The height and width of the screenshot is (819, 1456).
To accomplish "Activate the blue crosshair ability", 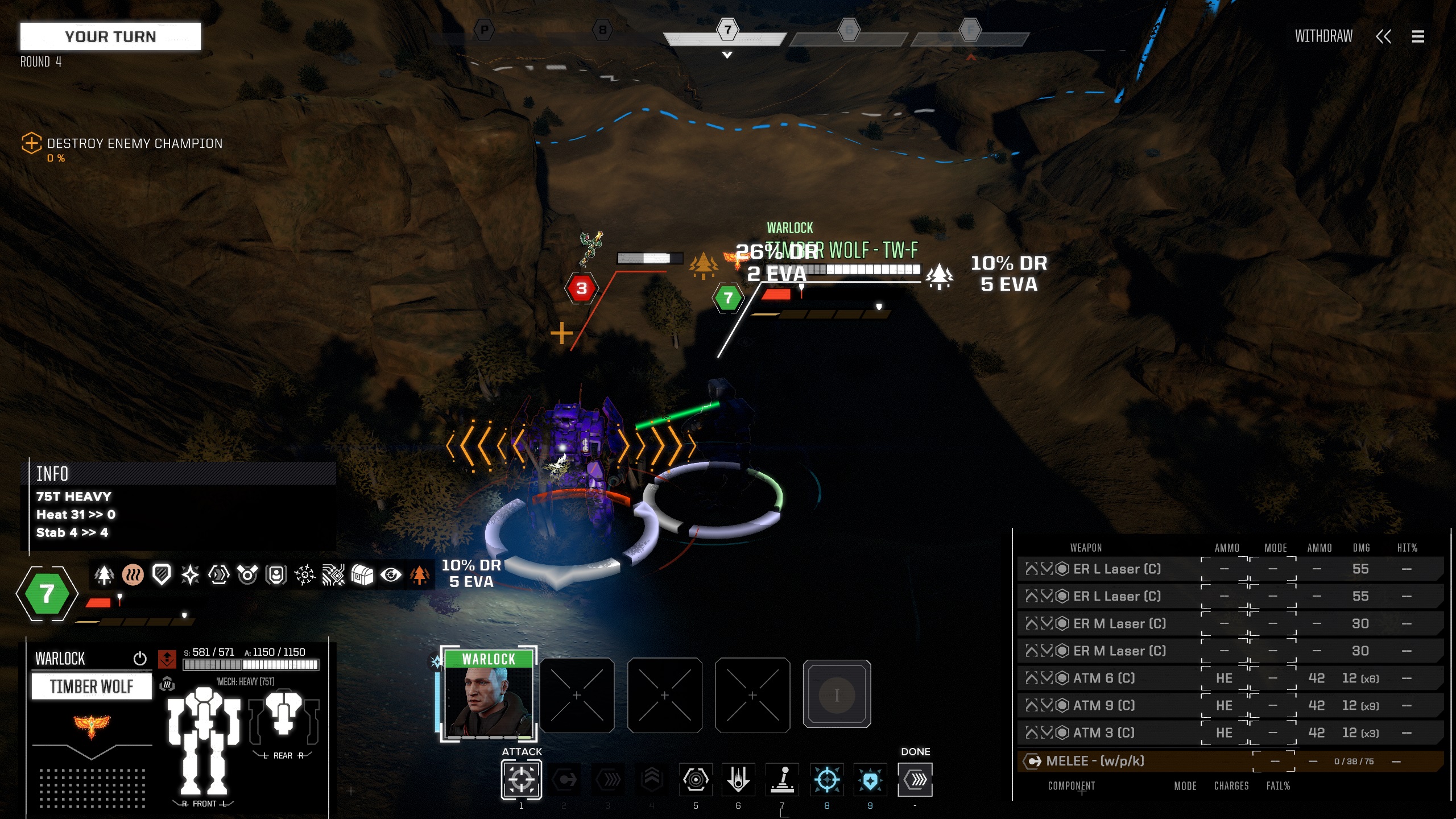I will [x=826, y=779].
